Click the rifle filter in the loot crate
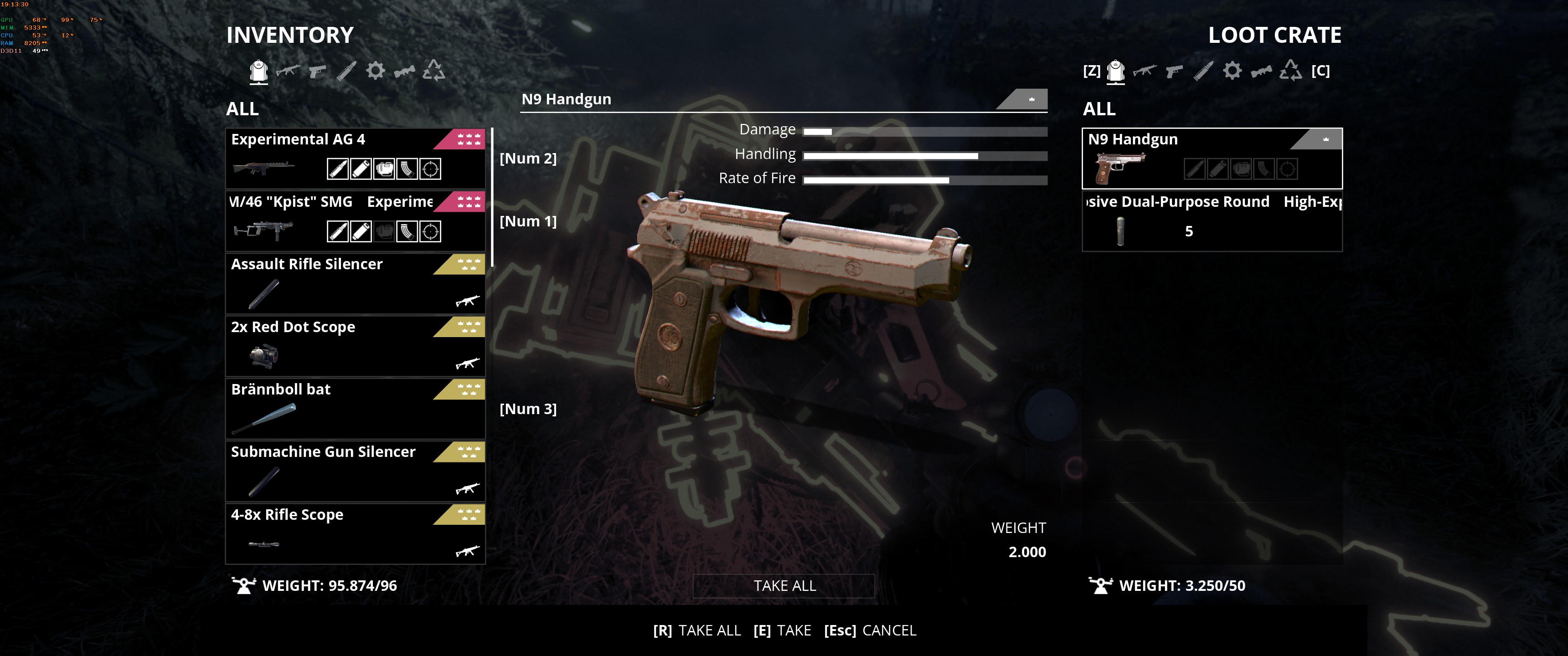1568x656 pixels. click(x=1145, y=71)
